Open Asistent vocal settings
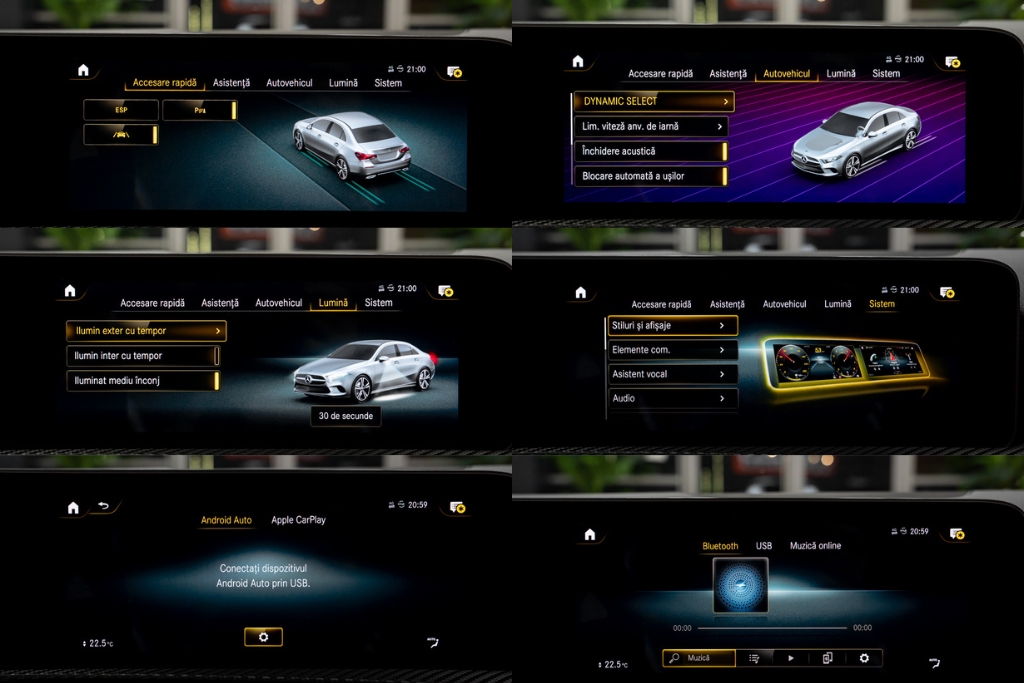Viewport: 1024px width, 683px height. (x=672, y=374)
